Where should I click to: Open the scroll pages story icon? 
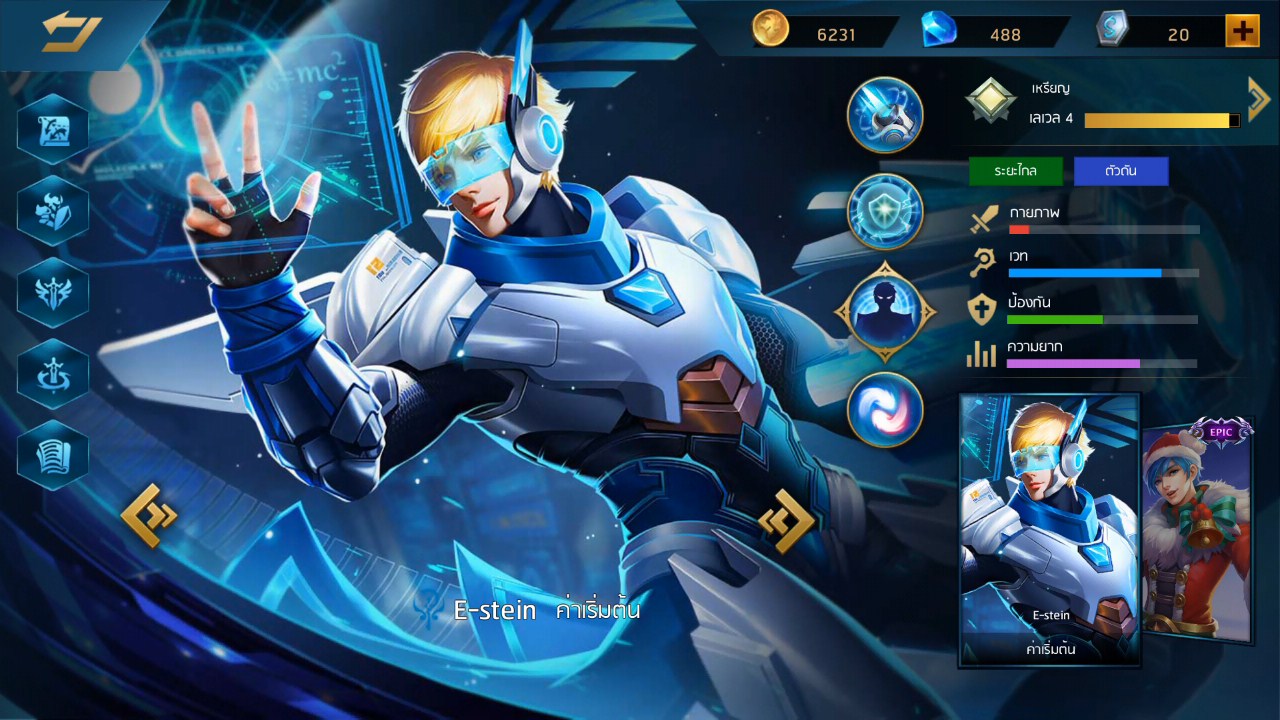click(x=53, y=455)
